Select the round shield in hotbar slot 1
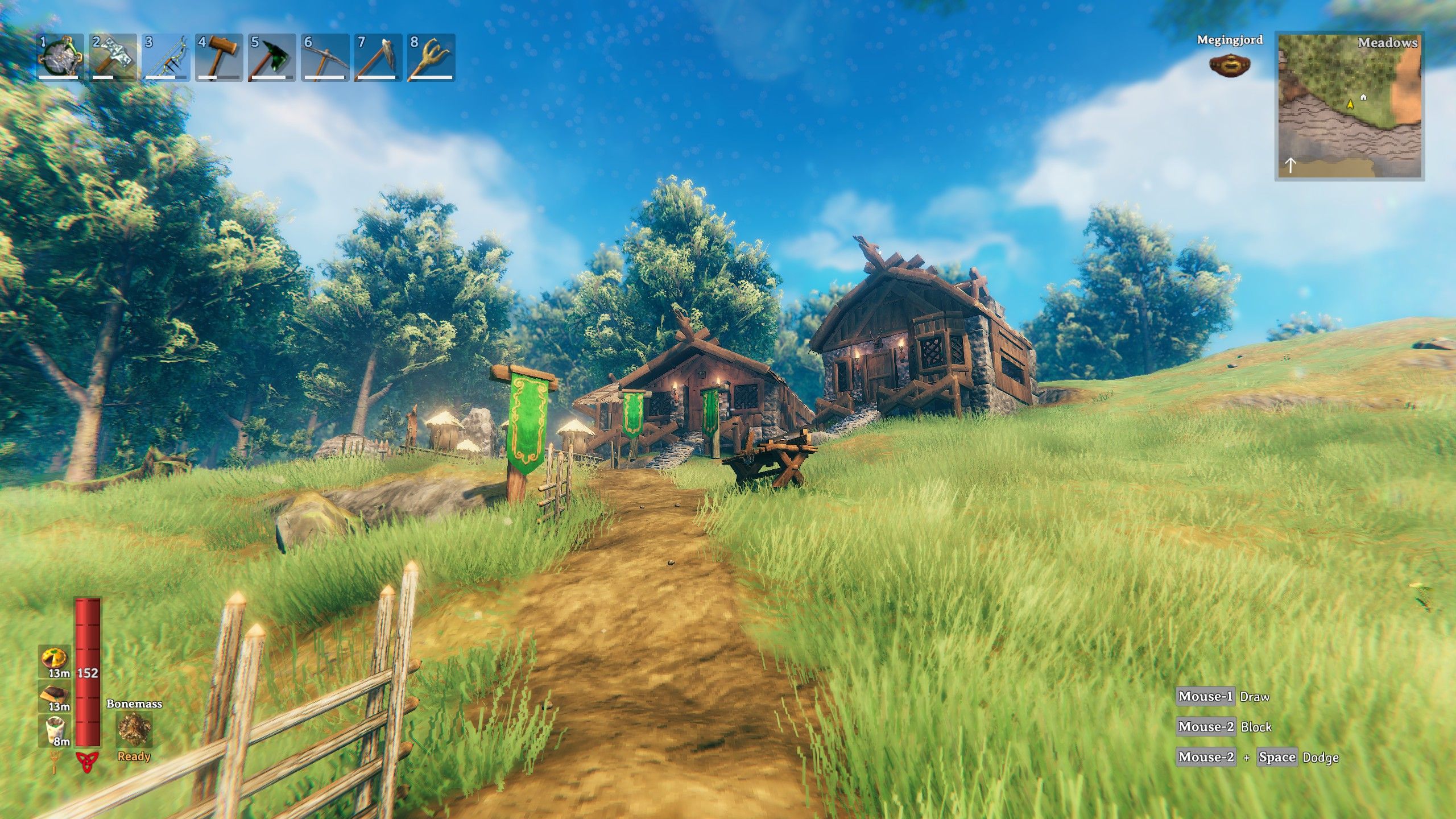Image resolution: width=1456 pixels, height=819 pixels. click(x=60, y=57)
